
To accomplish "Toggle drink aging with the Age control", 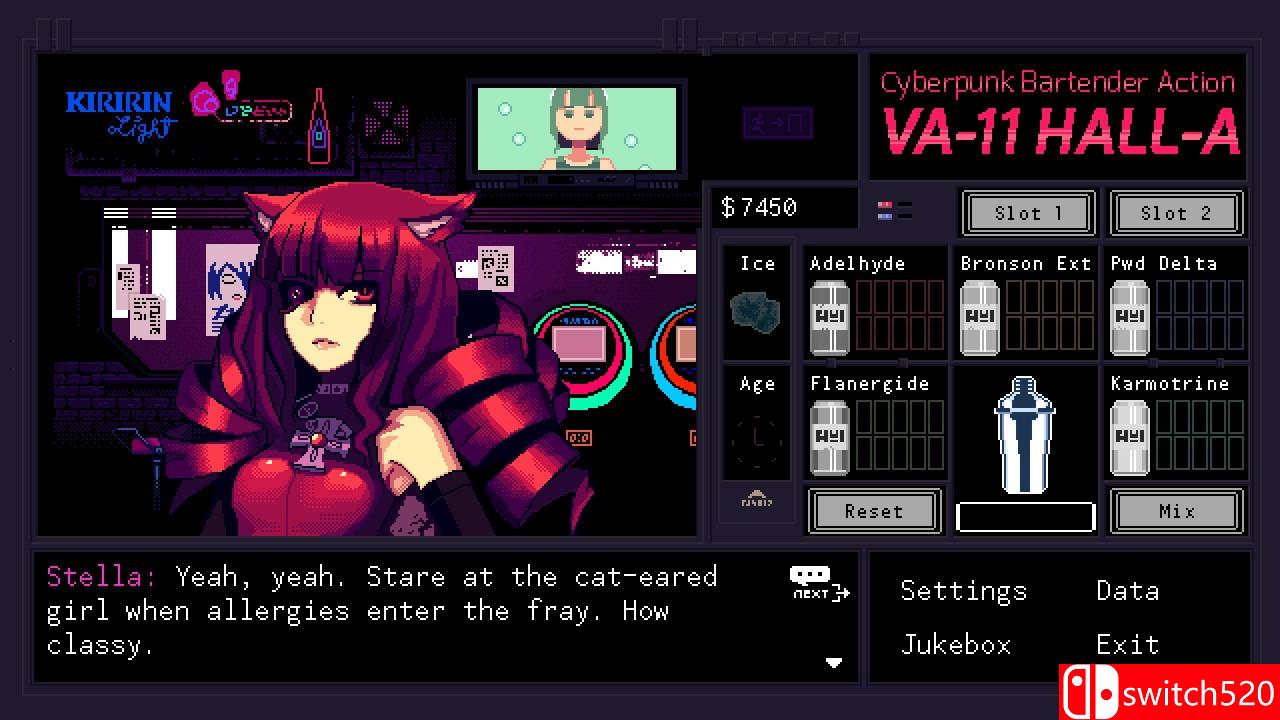I will (756, 425).
